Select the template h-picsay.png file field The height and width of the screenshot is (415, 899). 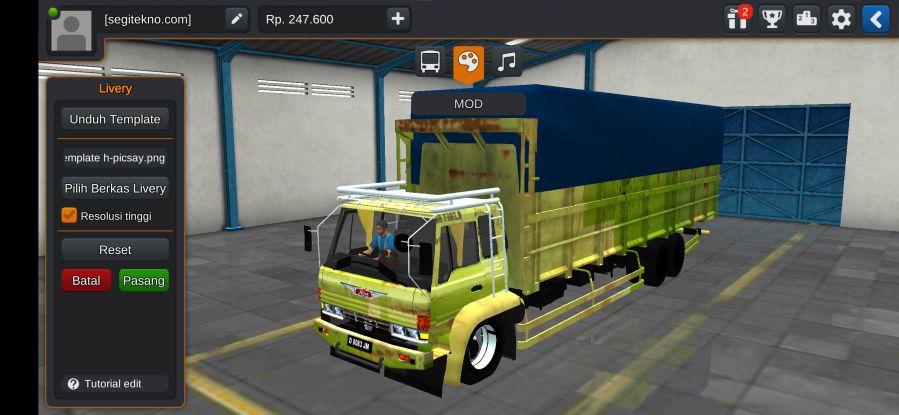pyautogui.click(x=114, y=158)
